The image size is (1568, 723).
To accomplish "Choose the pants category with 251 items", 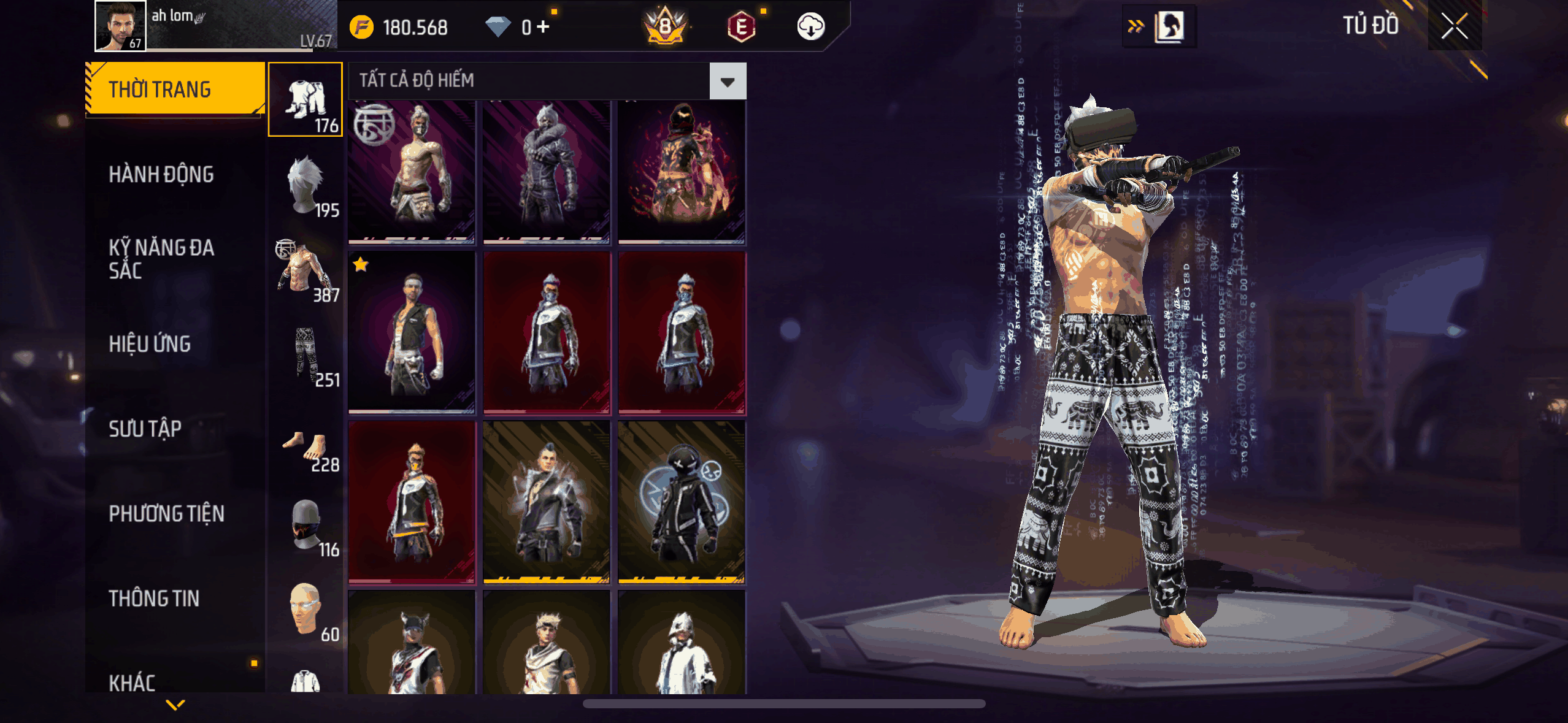I will click(x=306, y=355).
